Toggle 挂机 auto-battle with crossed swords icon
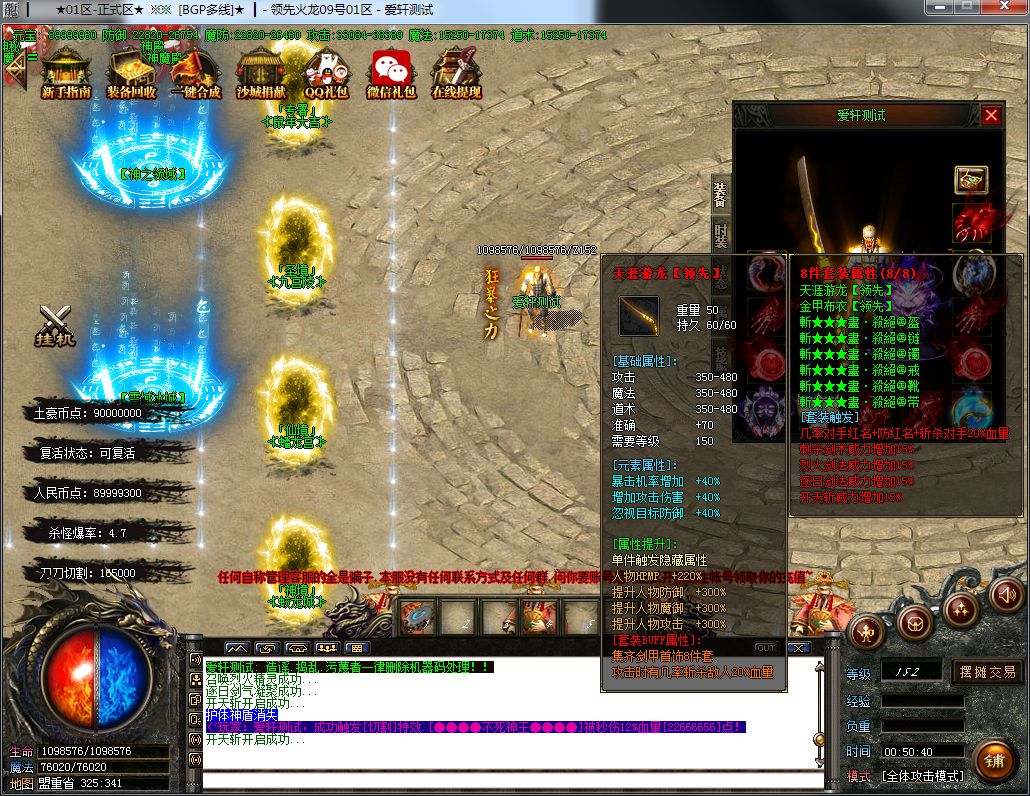Screen dimensions: 1030x796 [x=56, y=325]
